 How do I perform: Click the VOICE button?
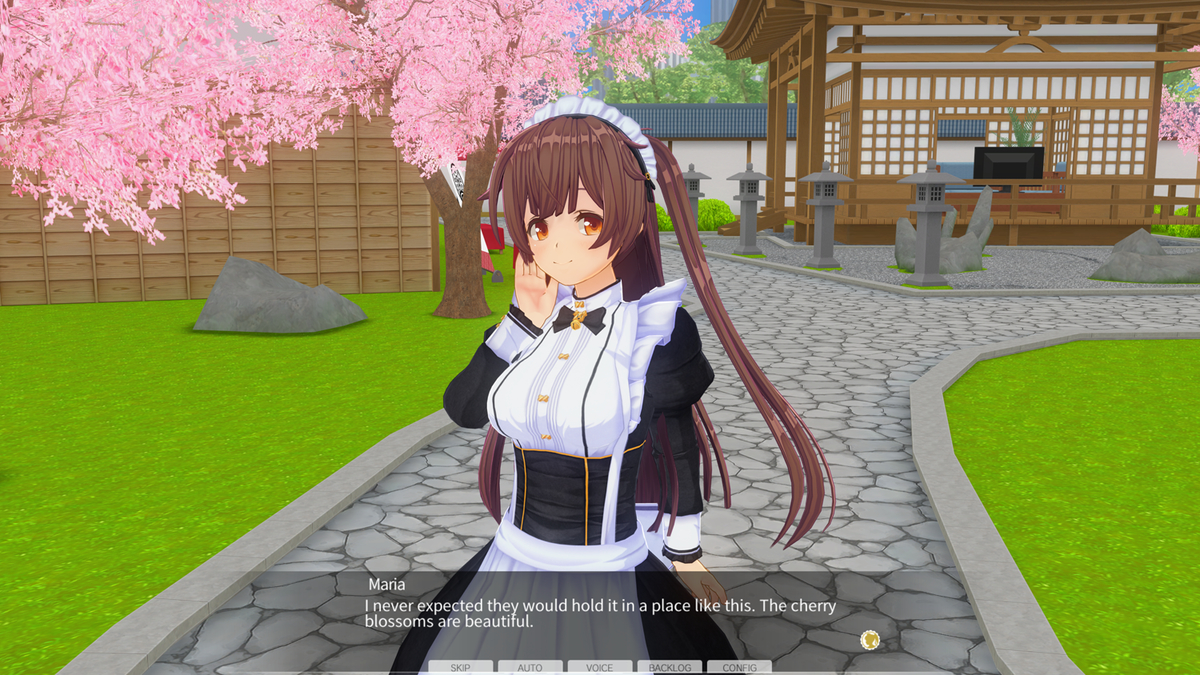tap(600, 667)
